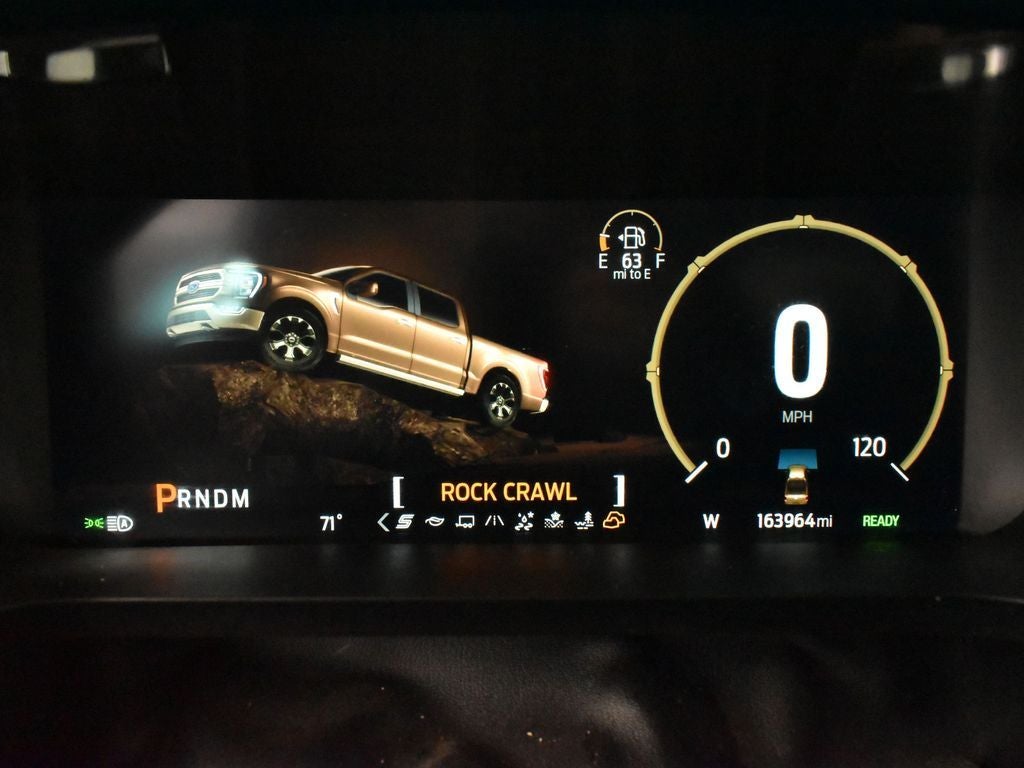Screen dimensions: 1024x768
Task: Choose the Deep Snow/Sand drive mode
Action: 554,521
